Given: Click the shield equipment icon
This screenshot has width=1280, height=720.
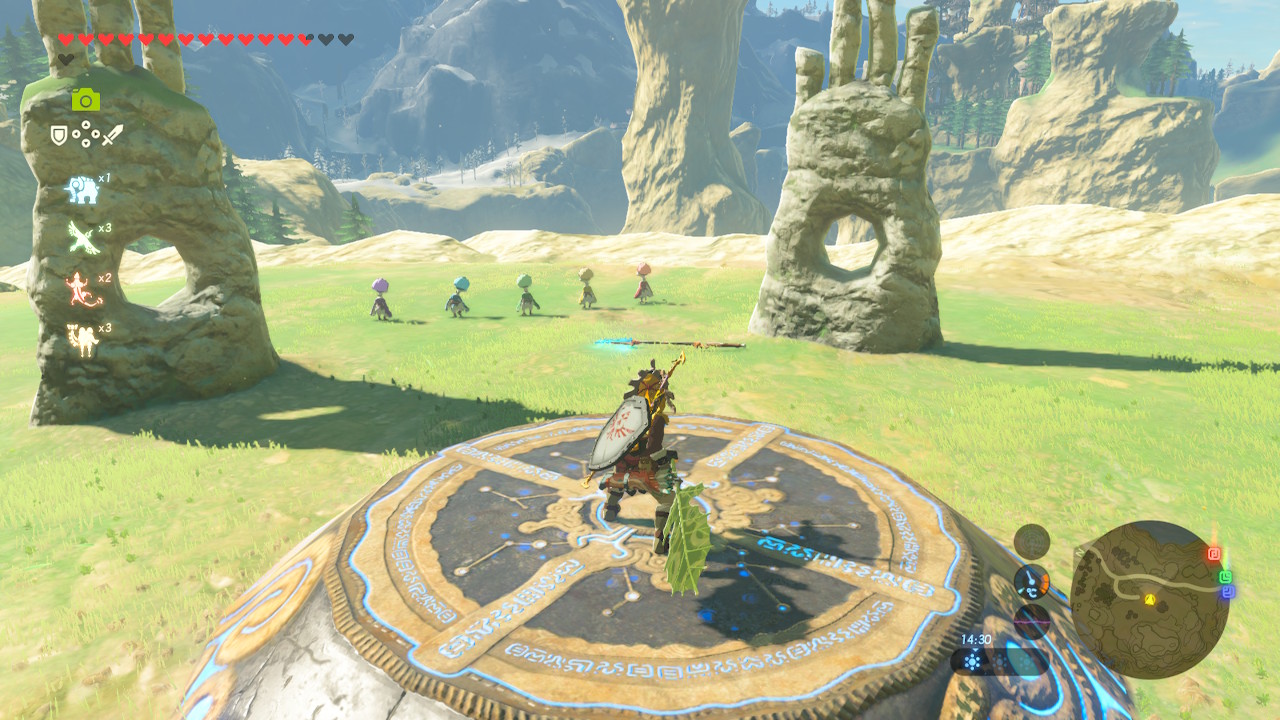Looking at the screenshot, I should [59, 135].
